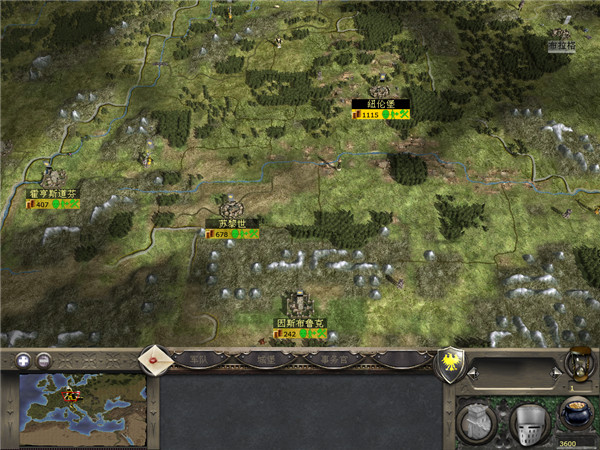The width and height of the screenshot is (600, 450).
Task: Zoom out the minimap with the minus button
Action: [44, 360]
